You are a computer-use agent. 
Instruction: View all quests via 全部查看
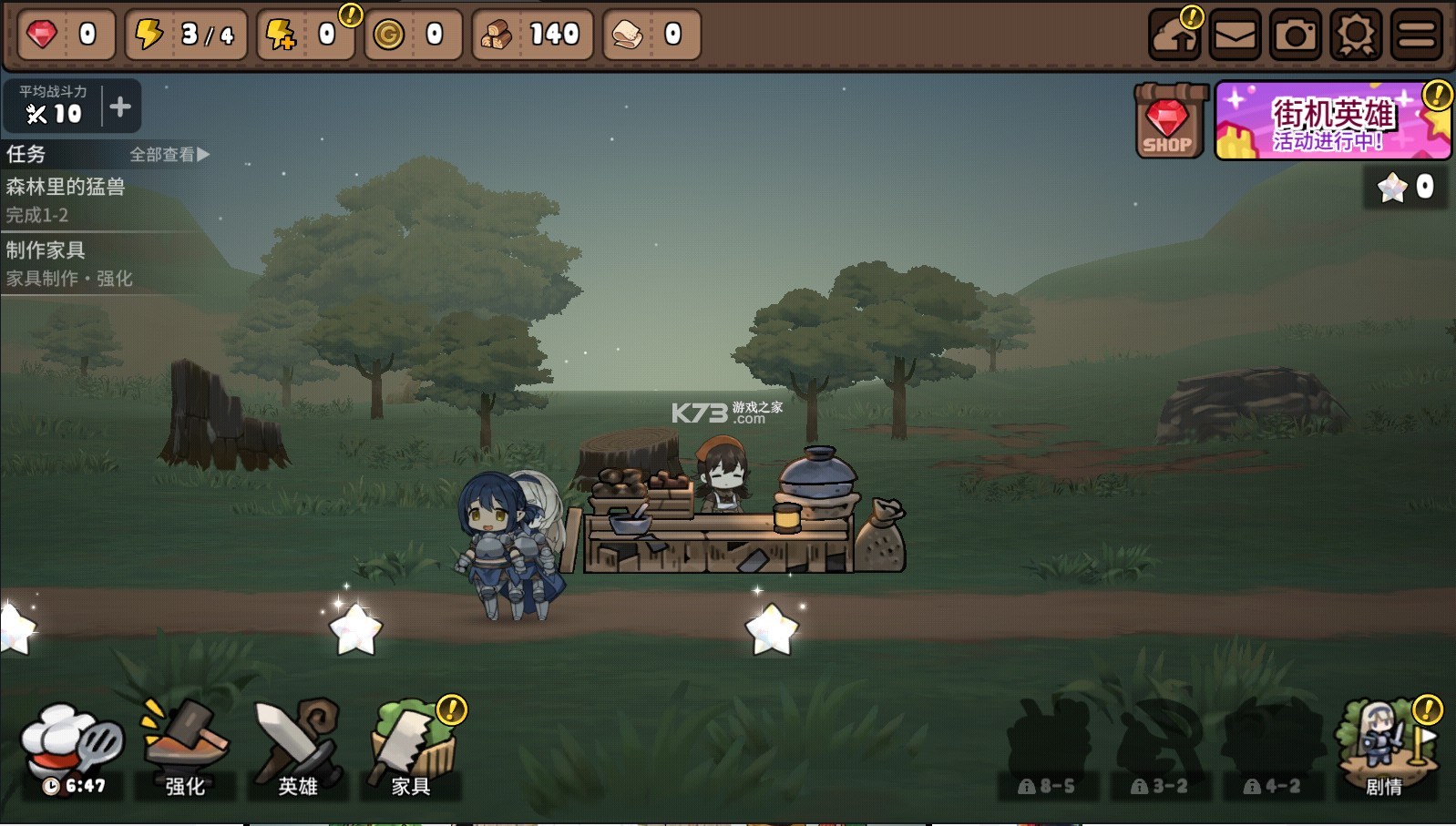pyautogui.click(x=169, y=155)
